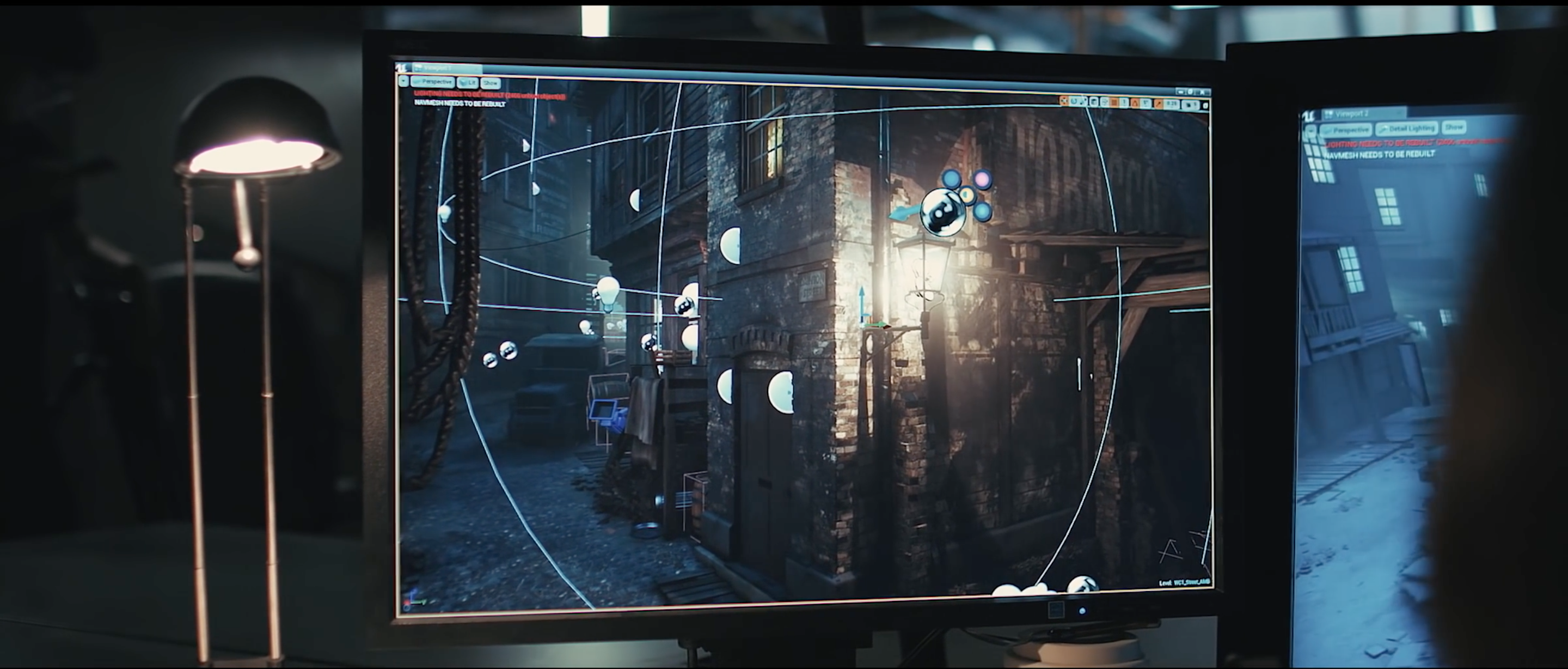
Task: Activate the translate gizmo tool icon
Action: click(1064, 101)
